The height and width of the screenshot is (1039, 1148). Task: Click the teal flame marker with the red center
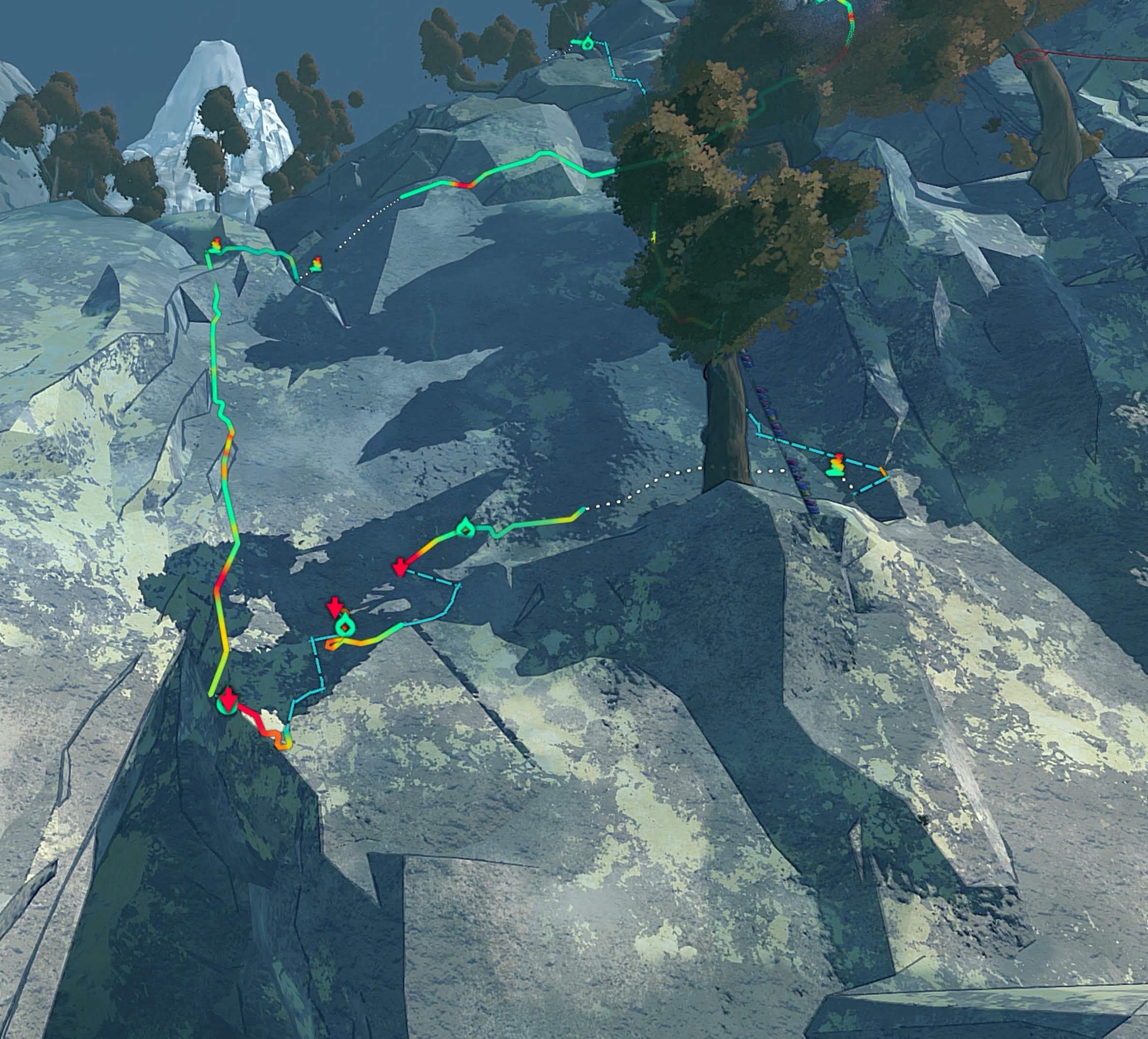coord(344,626)
